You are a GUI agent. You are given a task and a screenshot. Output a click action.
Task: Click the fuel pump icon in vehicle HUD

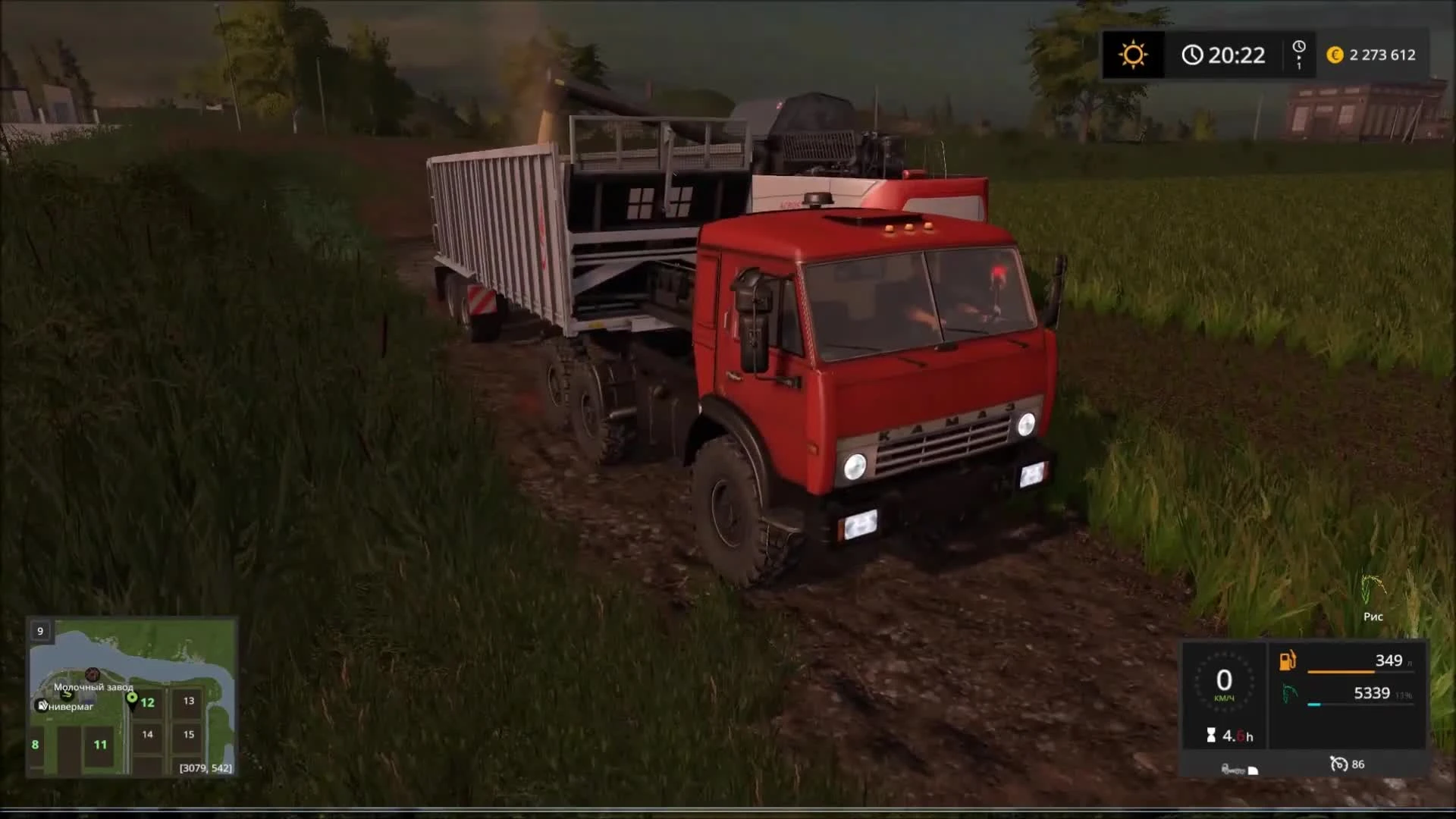point(1287,661)
